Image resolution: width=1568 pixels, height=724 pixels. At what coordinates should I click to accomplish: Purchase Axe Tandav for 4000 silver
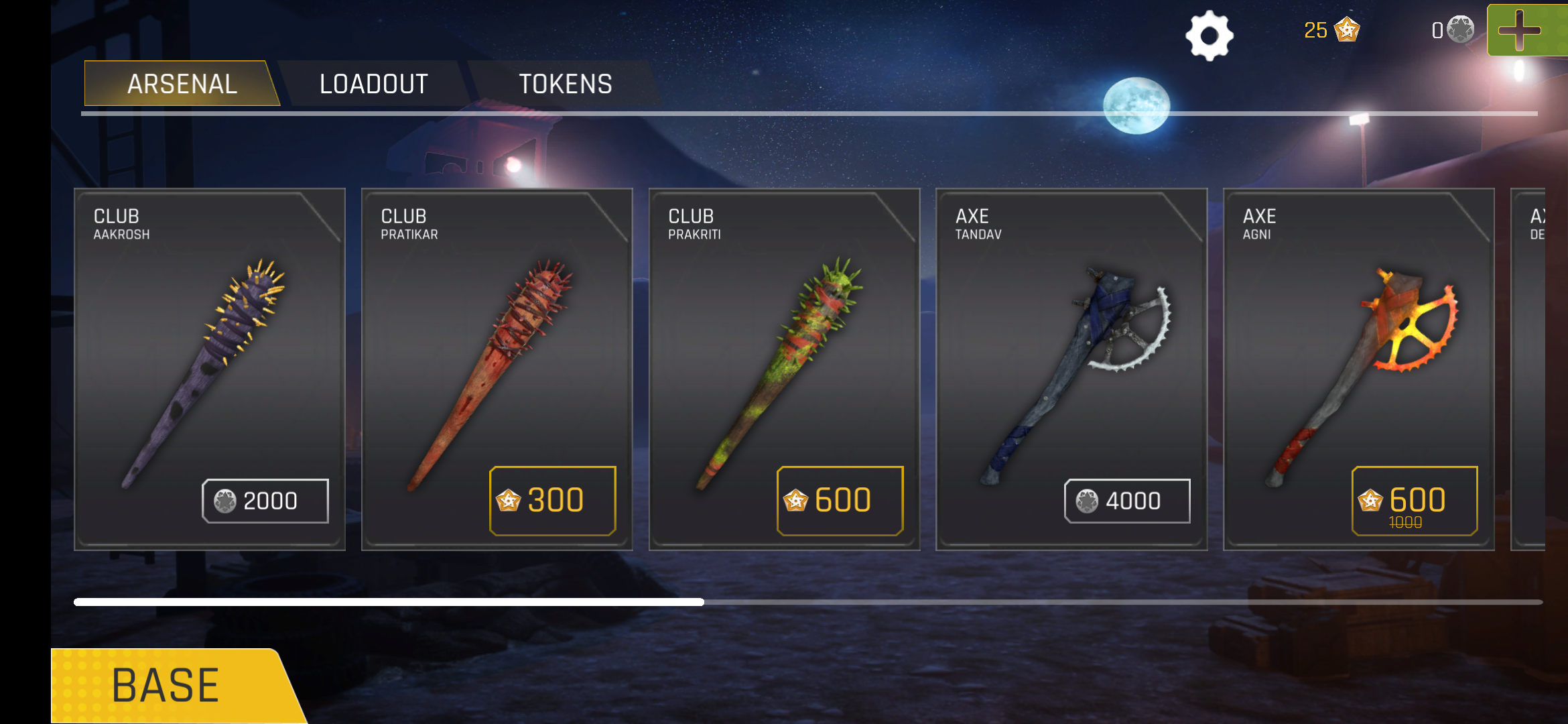tap(1127, 501)
